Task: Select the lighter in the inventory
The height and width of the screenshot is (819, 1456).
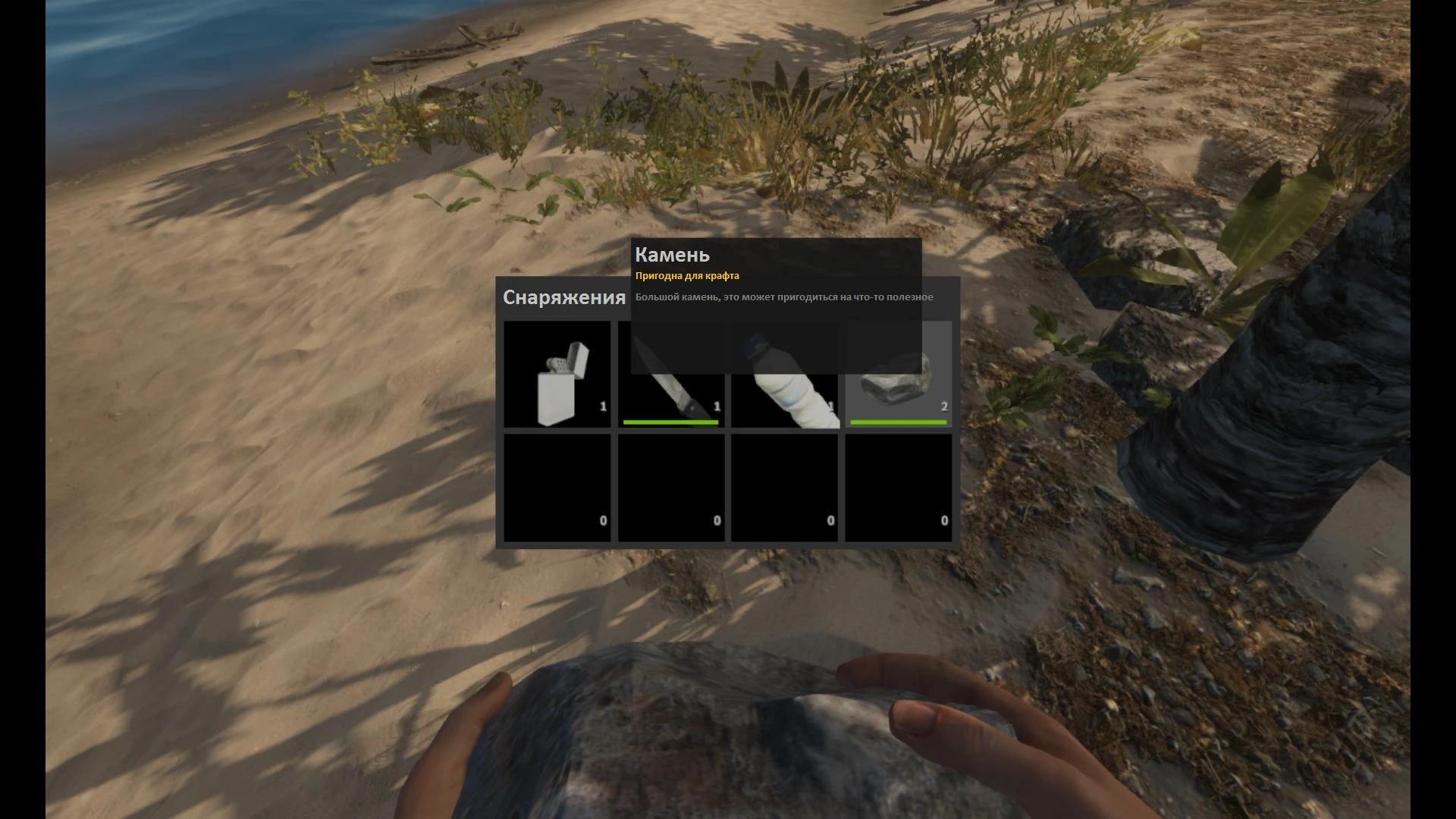Action: point(557,375)
